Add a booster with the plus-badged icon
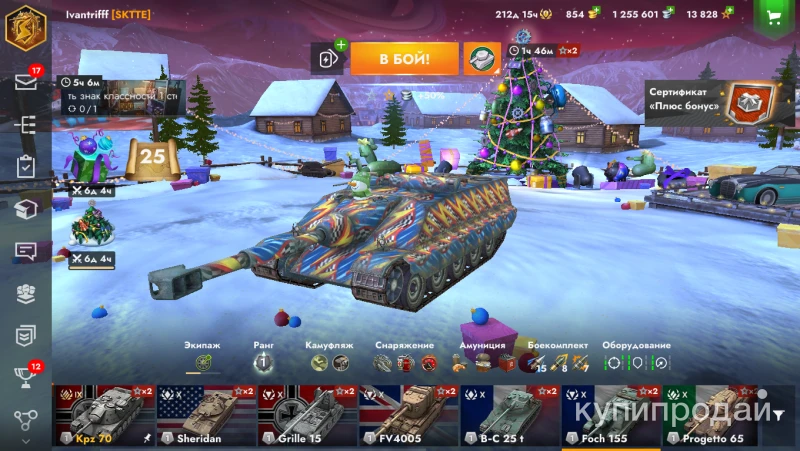 click(329, 58)
